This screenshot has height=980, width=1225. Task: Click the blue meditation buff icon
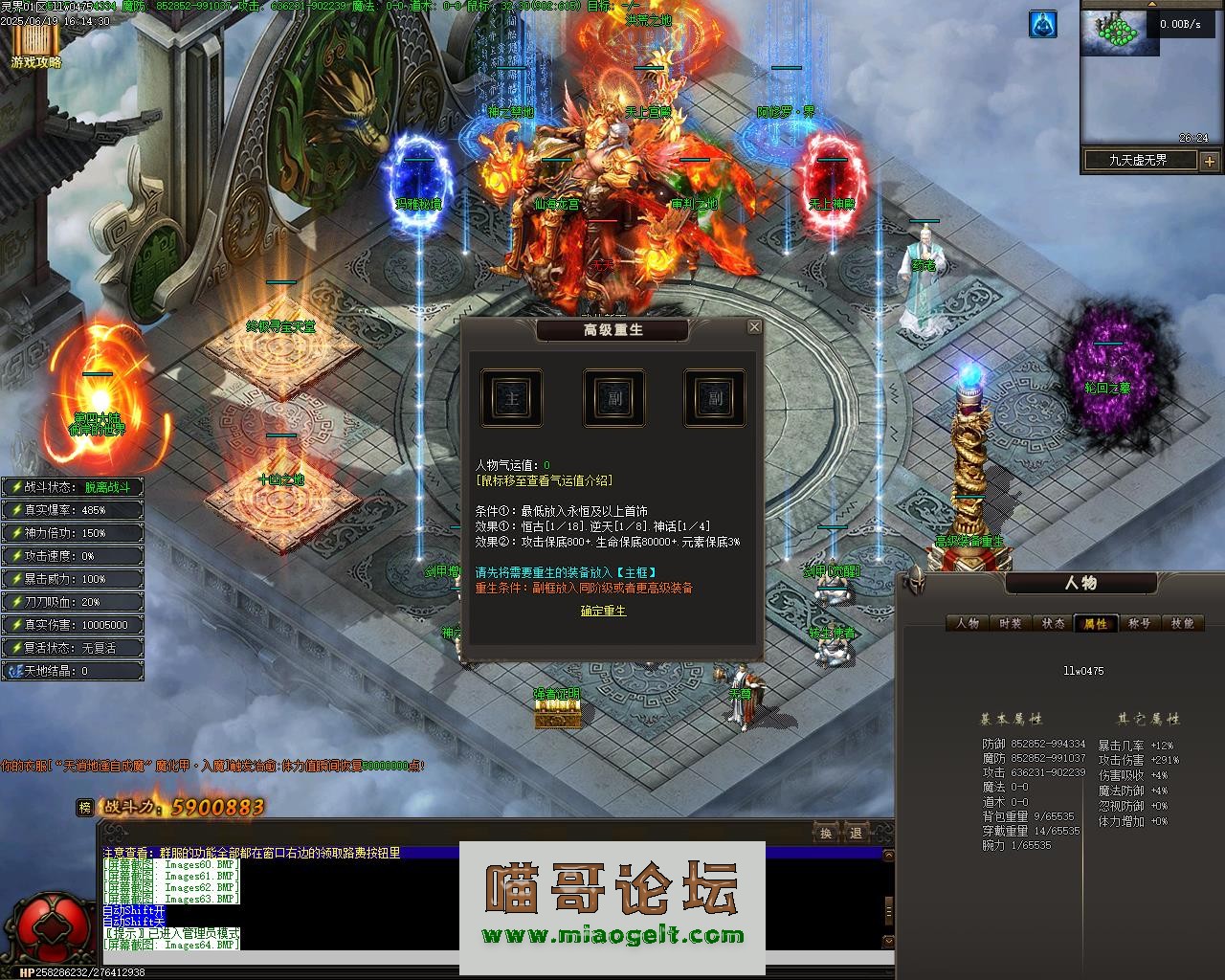pyautogui.click(x=1042, y=25)
